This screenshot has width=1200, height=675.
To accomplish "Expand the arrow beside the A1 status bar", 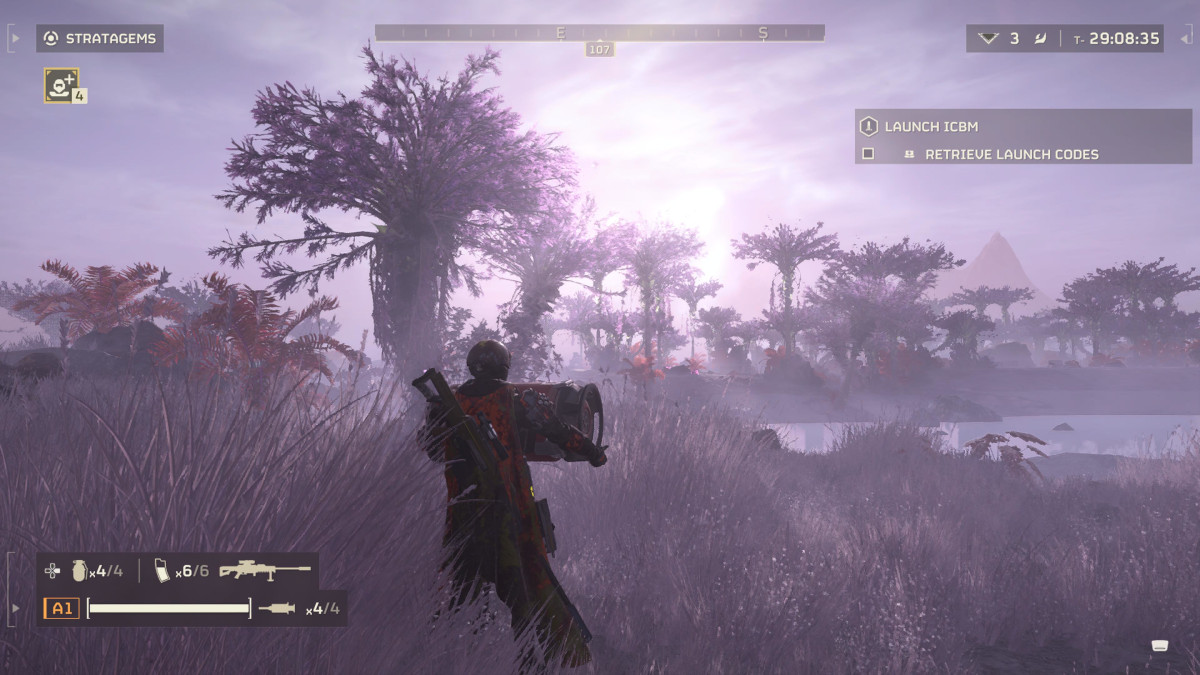I will point(14,608).
